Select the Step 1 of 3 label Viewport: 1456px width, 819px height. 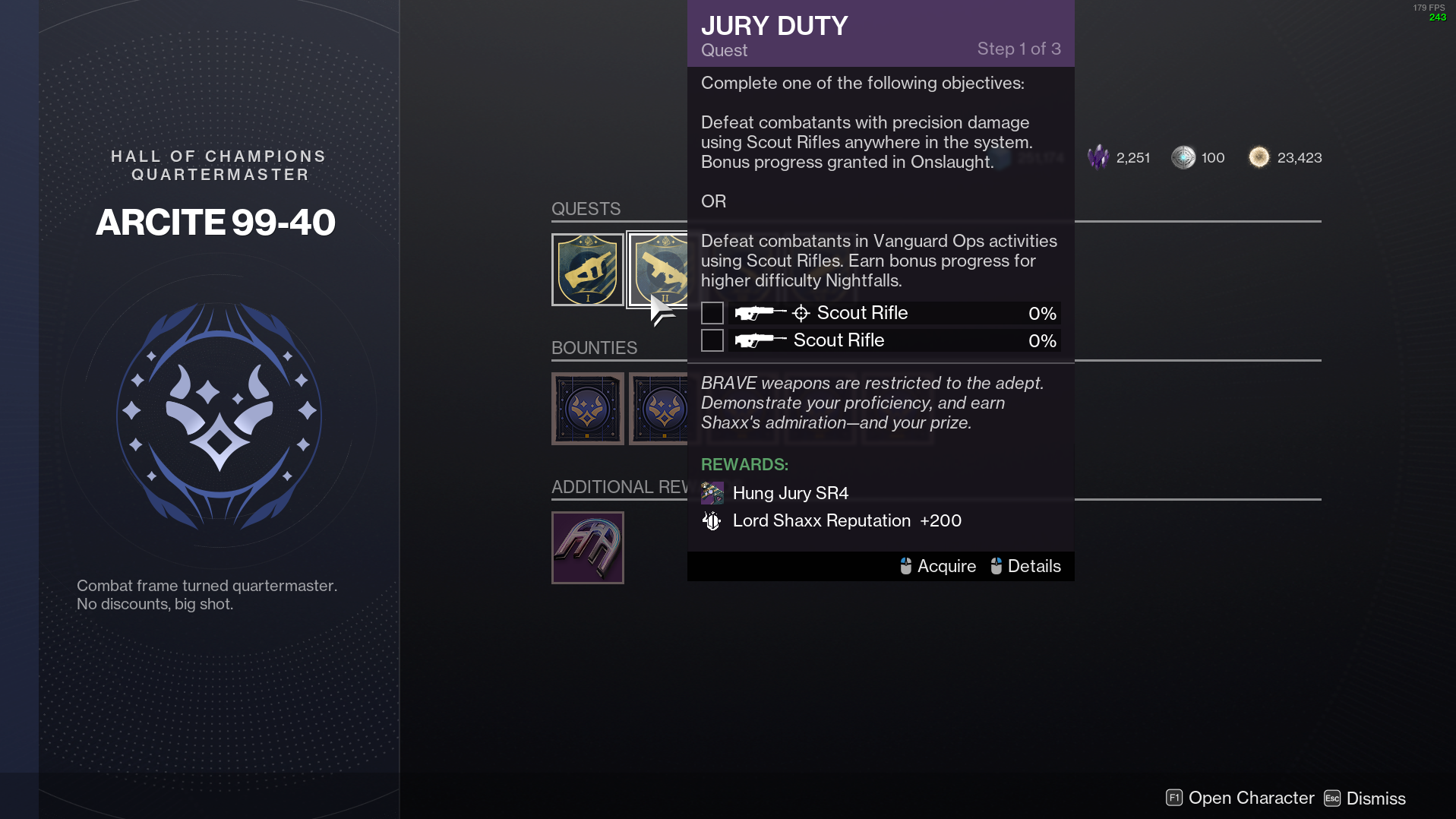1020,49
